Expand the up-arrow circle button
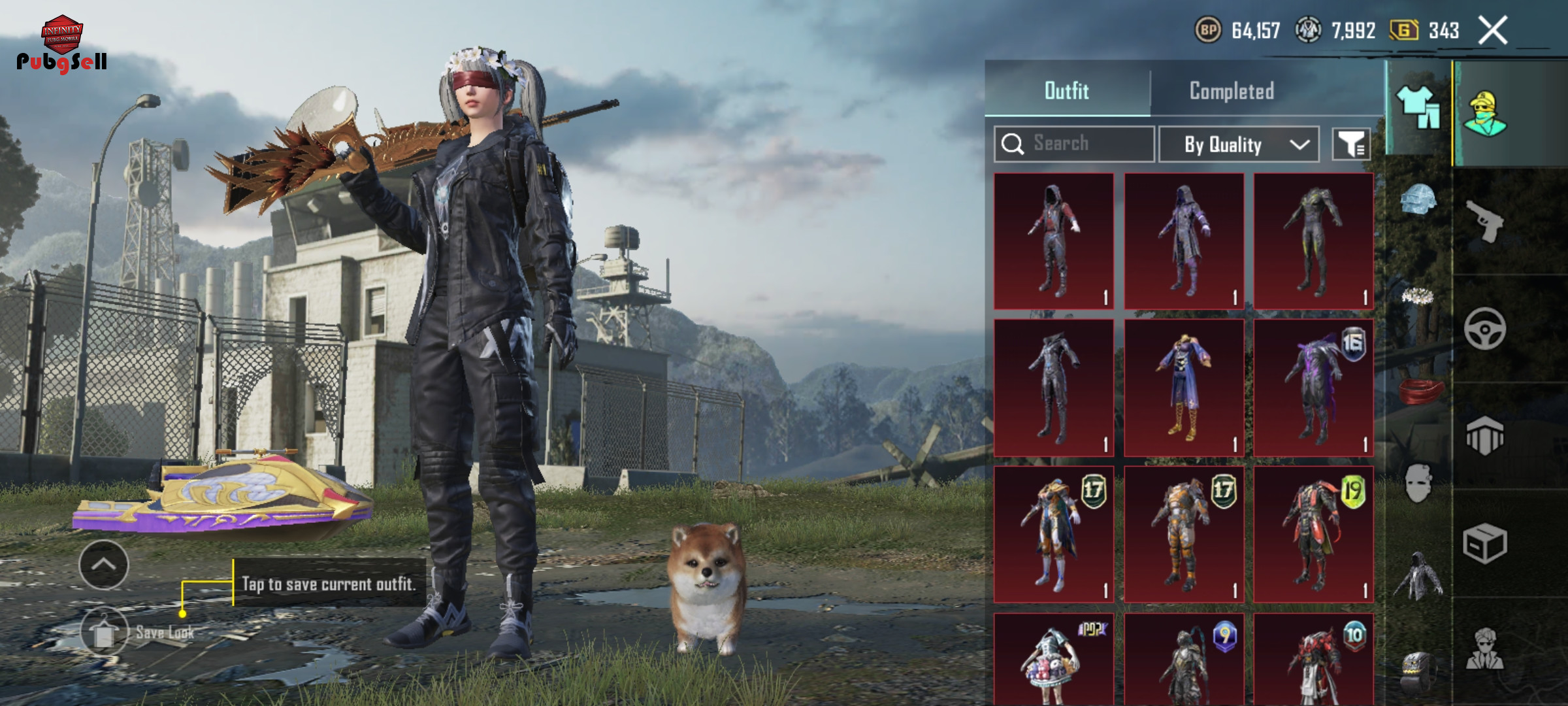Viewport: 1568px width, 706px height. click(x=103, y=565)
